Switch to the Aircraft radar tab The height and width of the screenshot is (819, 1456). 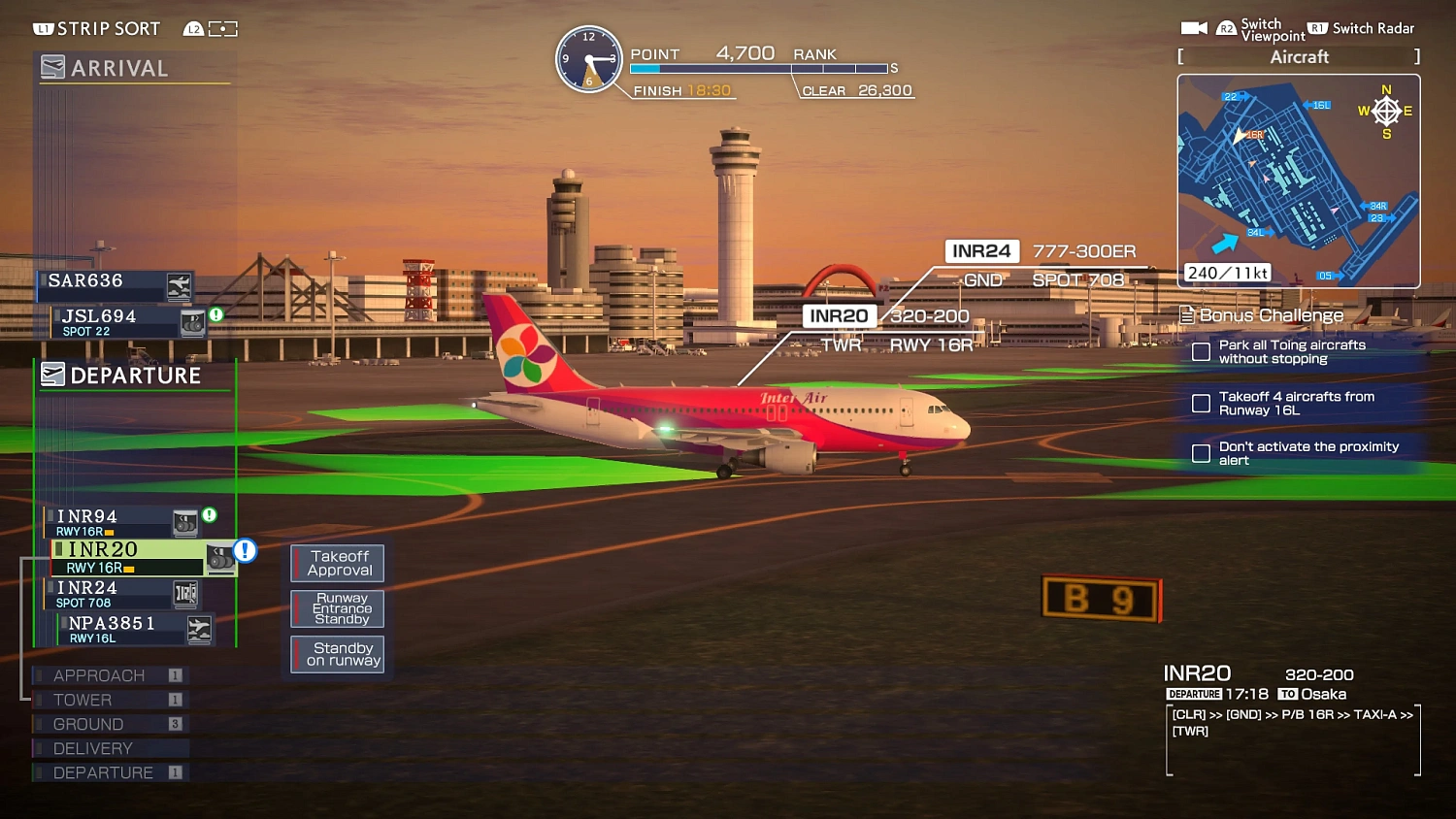click(x=1299, y=56)
